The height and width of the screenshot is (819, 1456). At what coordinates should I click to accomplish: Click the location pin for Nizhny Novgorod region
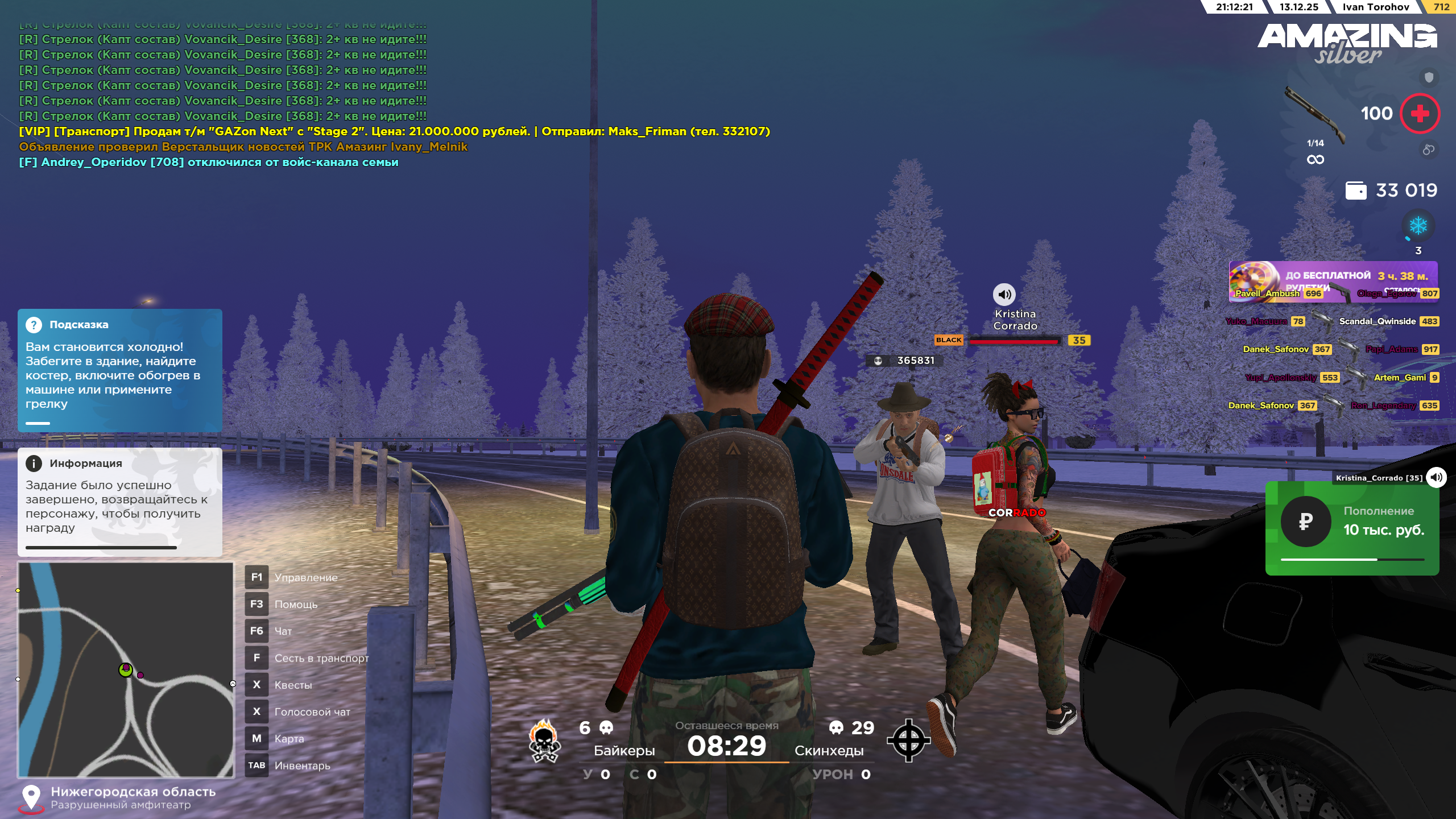coord(31,797)
